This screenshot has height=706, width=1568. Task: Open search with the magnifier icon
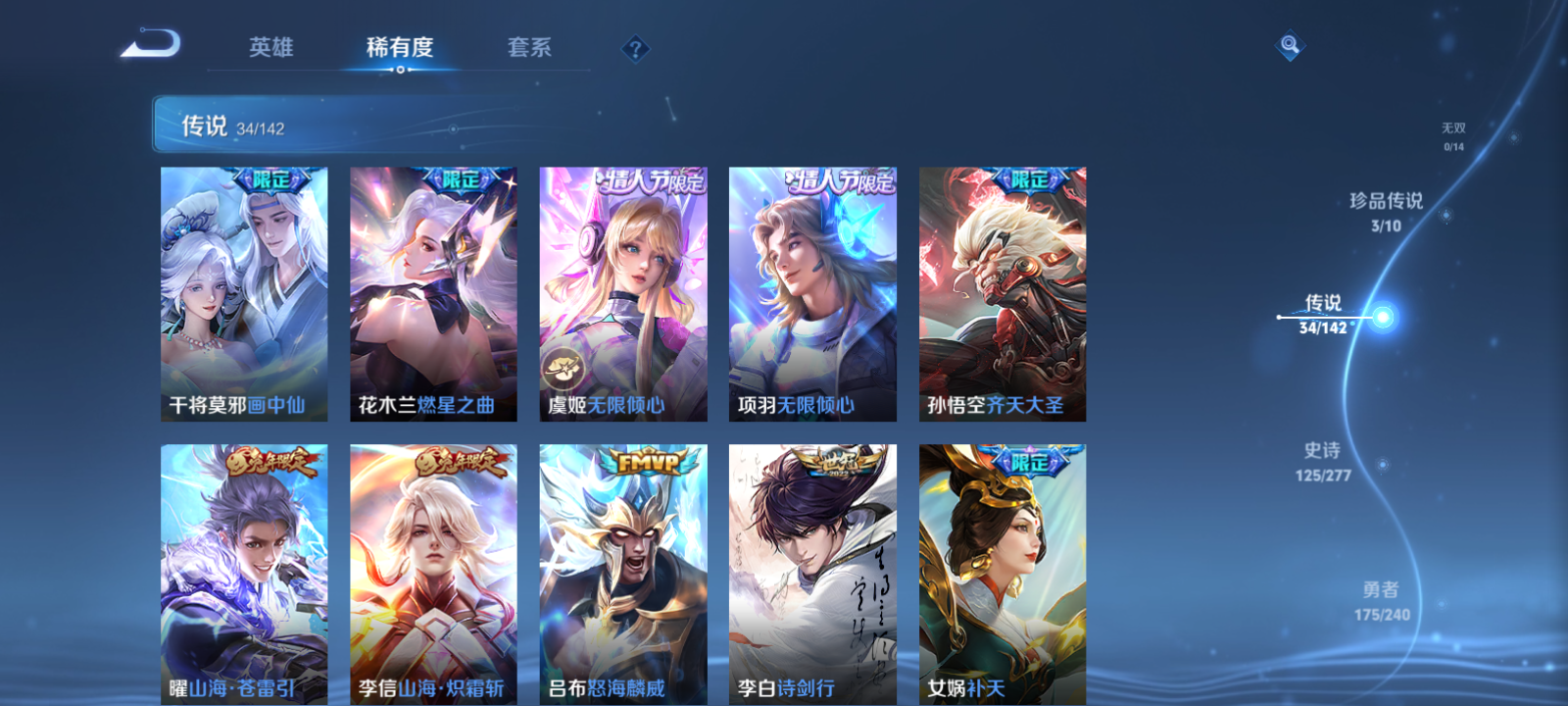[1288, 43]
